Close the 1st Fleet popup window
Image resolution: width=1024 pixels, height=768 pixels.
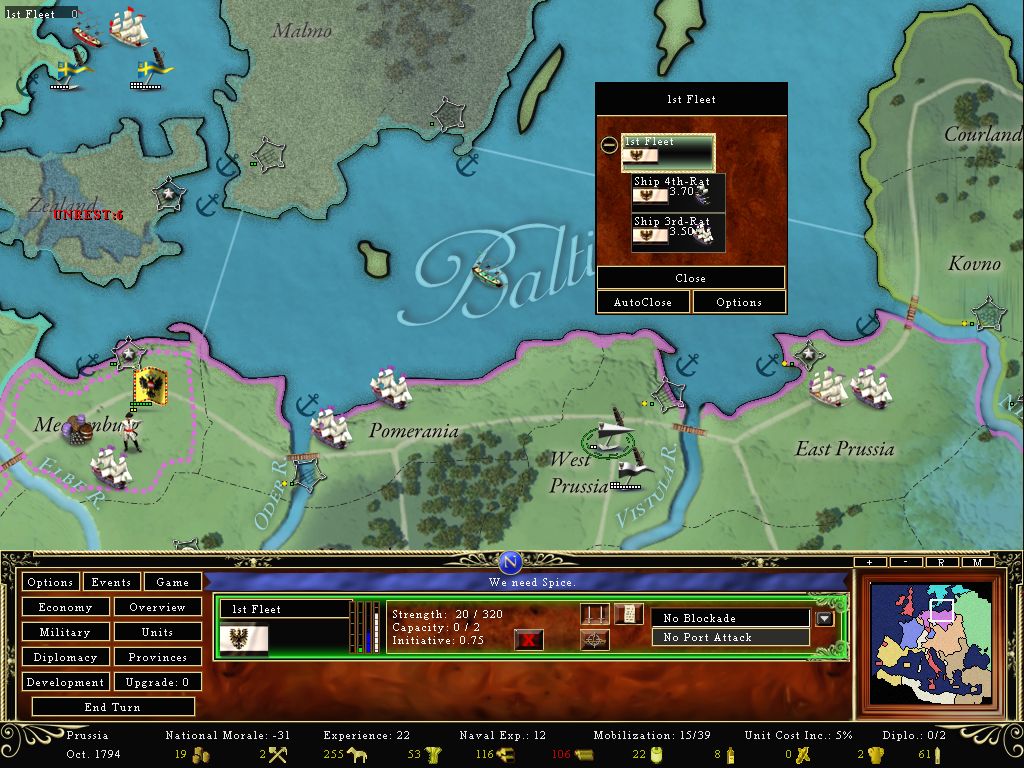pyautogui.click(x=690, y=278)
